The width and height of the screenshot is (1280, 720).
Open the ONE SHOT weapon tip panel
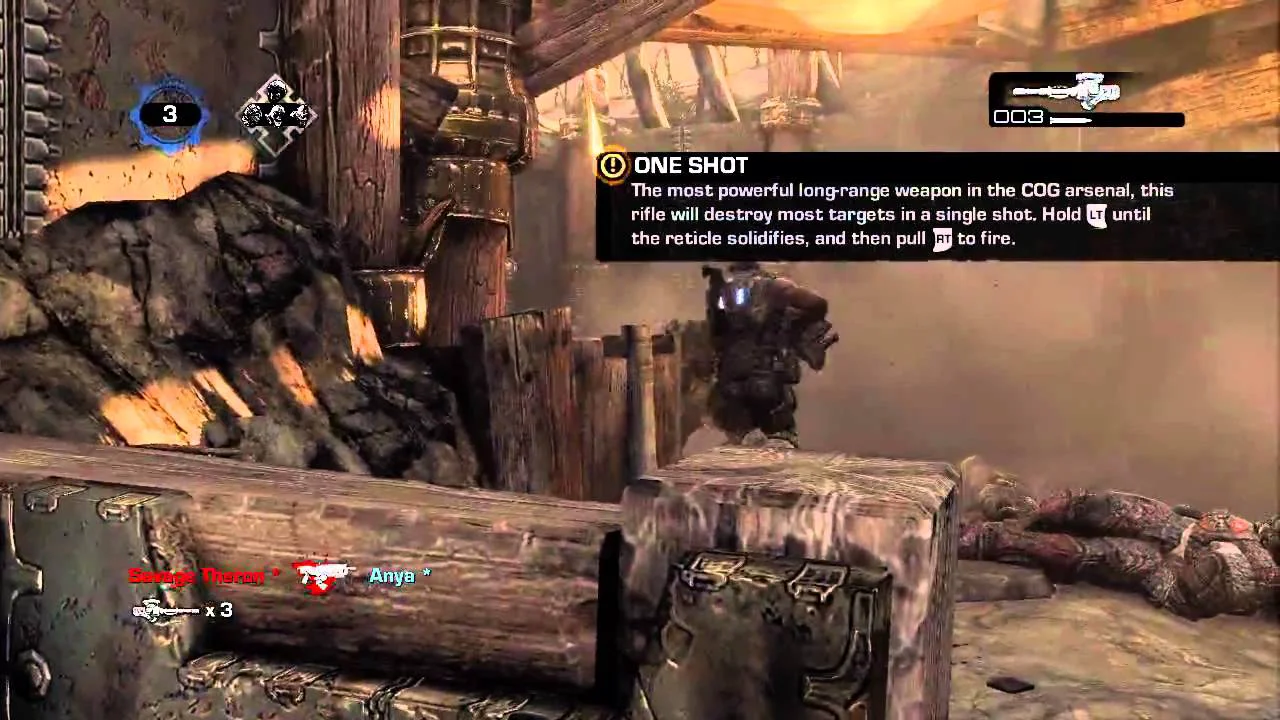pyautogui.click(x=900, y=207)
